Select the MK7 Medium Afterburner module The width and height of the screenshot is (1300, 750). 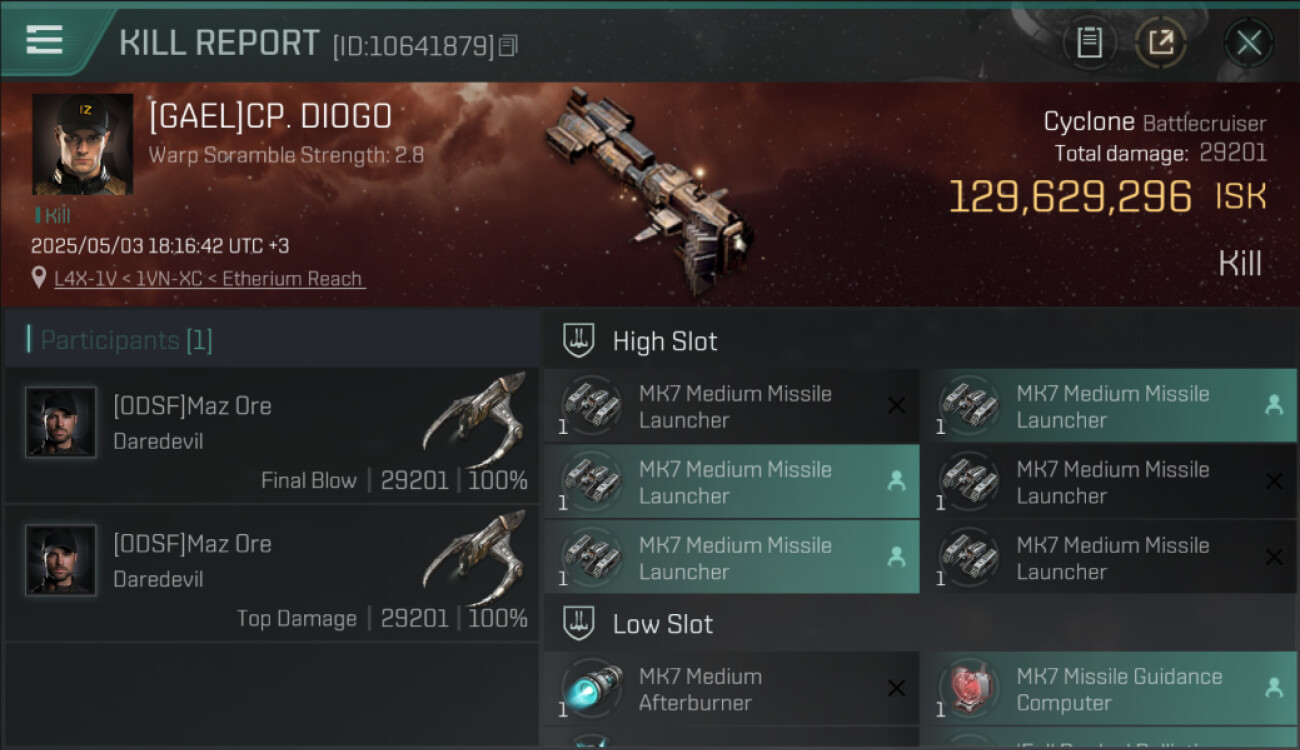tap(731, 689)
